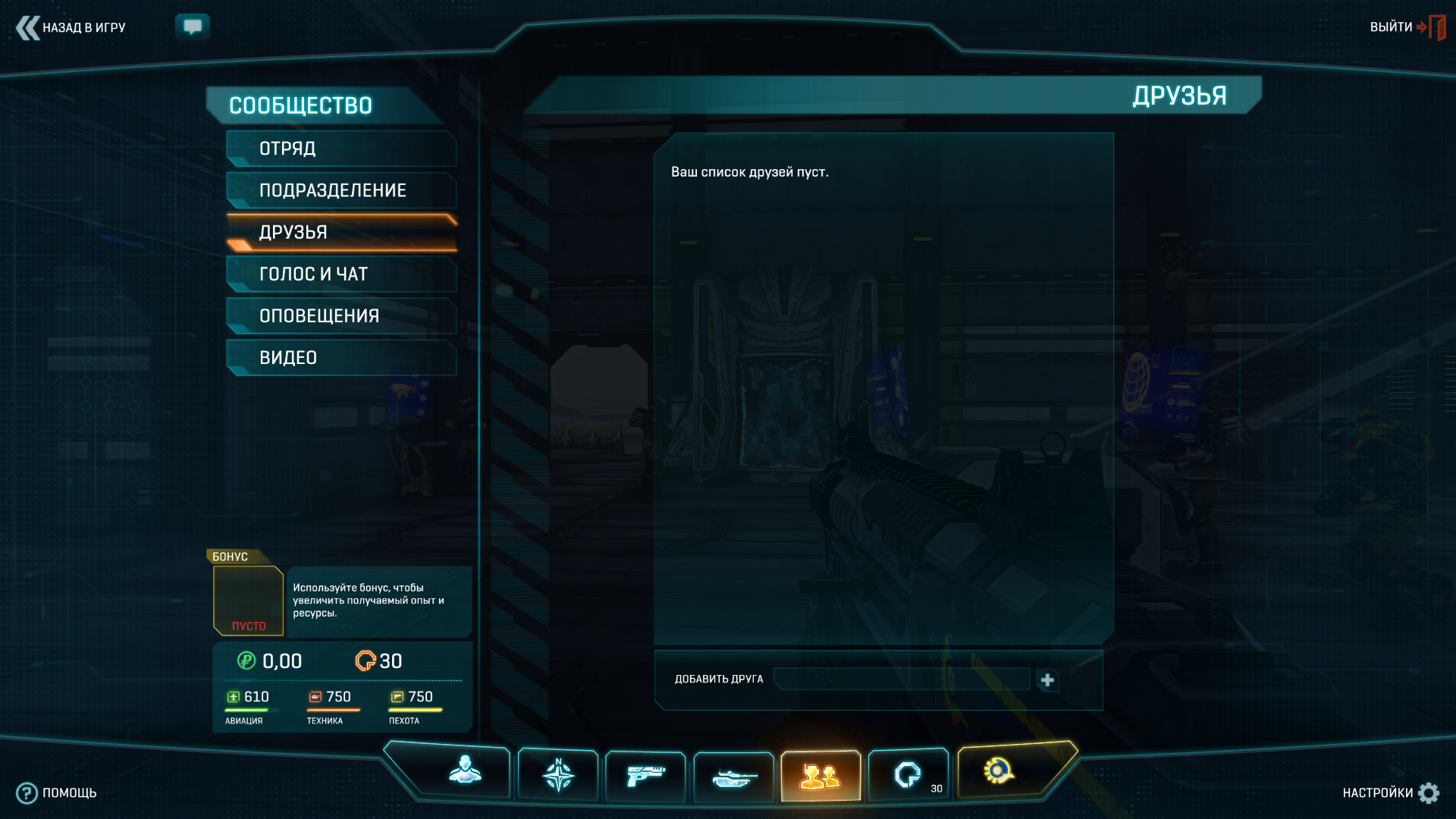This screenshot has width=1456, height=819.
Task: Open the chat bubble icon
Action: [x=193, y=27]
